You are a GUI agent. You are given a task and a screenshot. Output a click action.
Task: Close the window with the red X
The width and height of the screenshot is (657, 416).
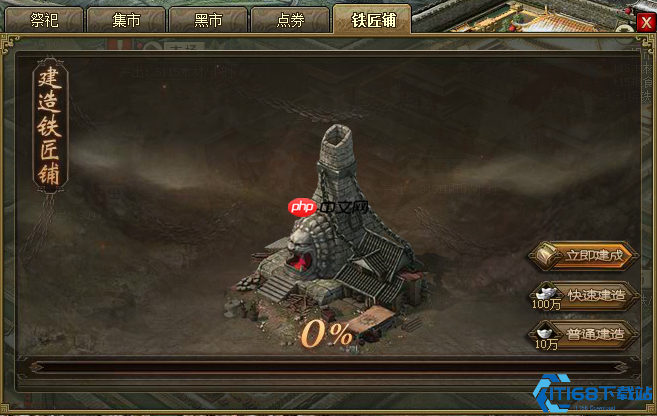[x=646, y=22]
